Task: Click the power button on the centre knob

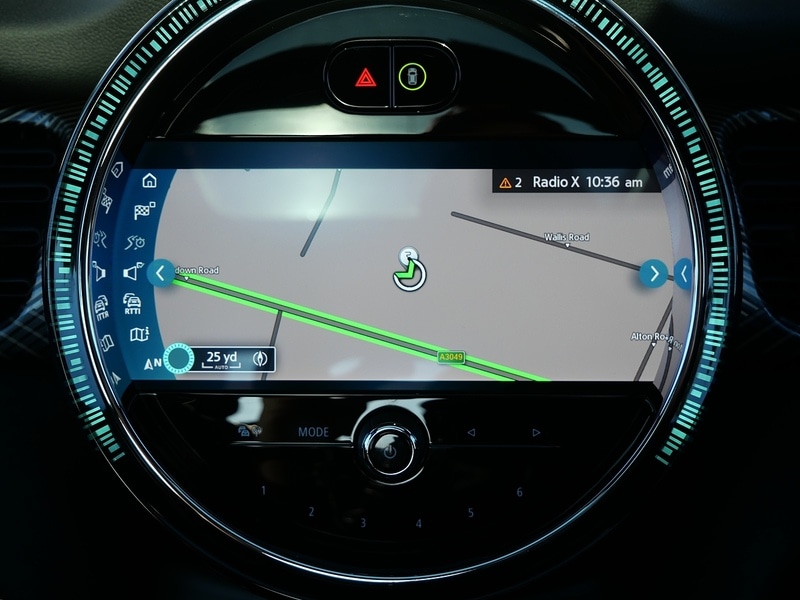Action: point(390,452)
